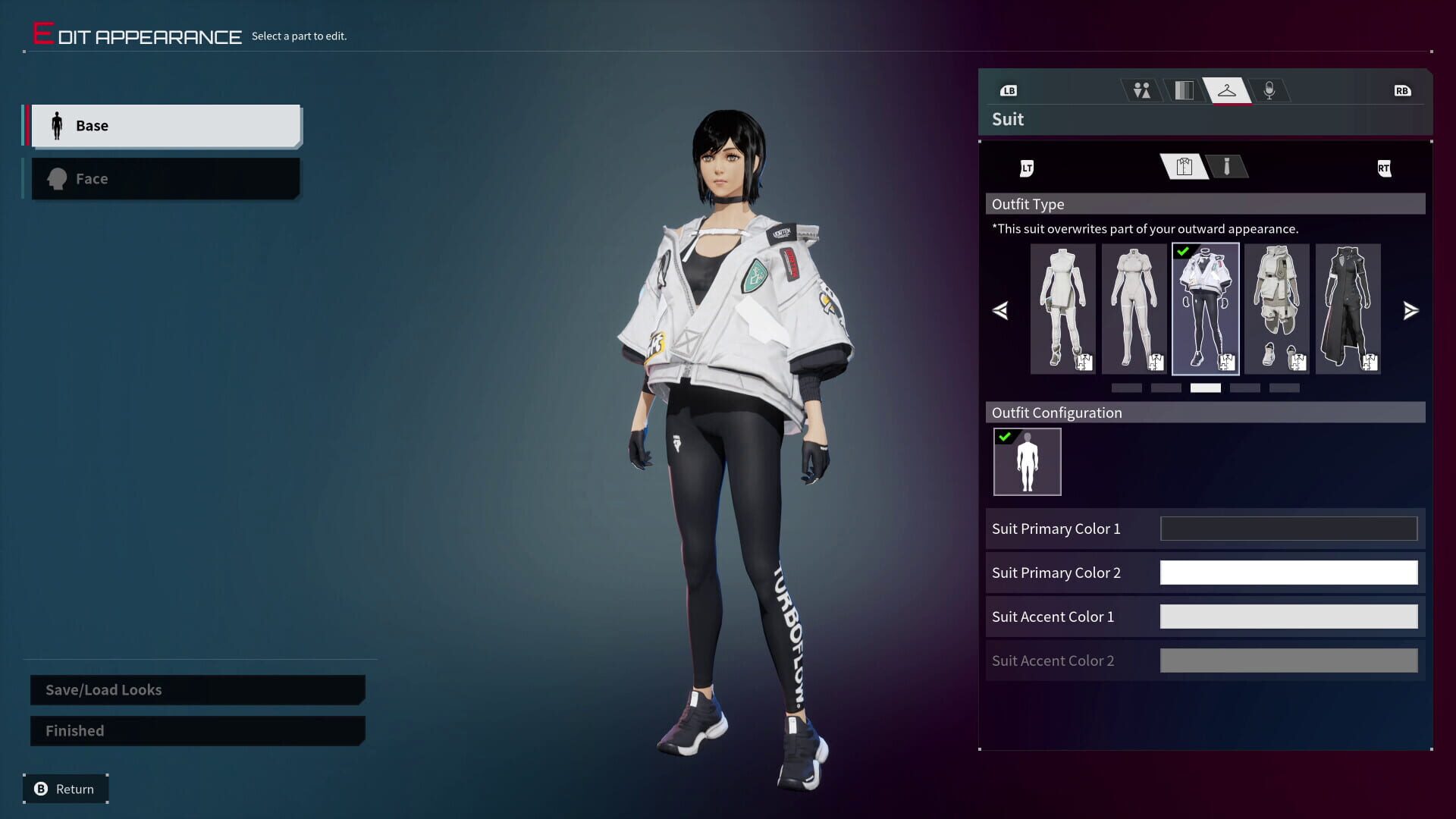Select the shirt outfit sub-tab icon
This screenshot has height=819, width=1456.
(x=1183, y=167)
